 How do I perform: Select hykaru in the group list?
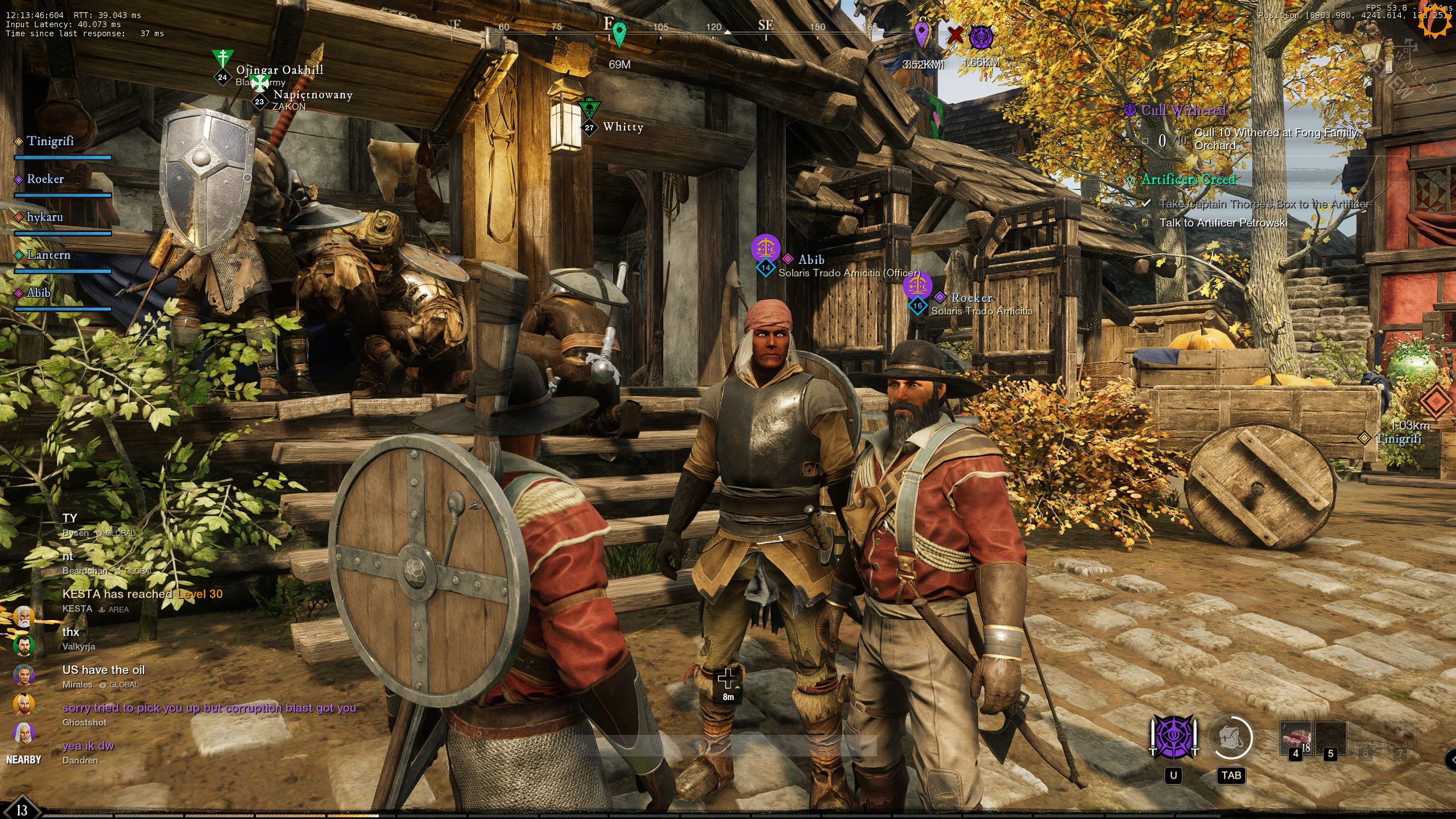point(44,217)
